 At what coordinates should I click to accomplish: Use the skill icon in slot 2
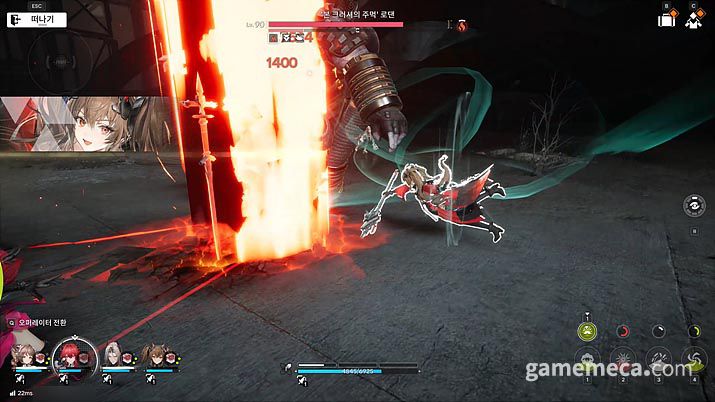(623, 361)
